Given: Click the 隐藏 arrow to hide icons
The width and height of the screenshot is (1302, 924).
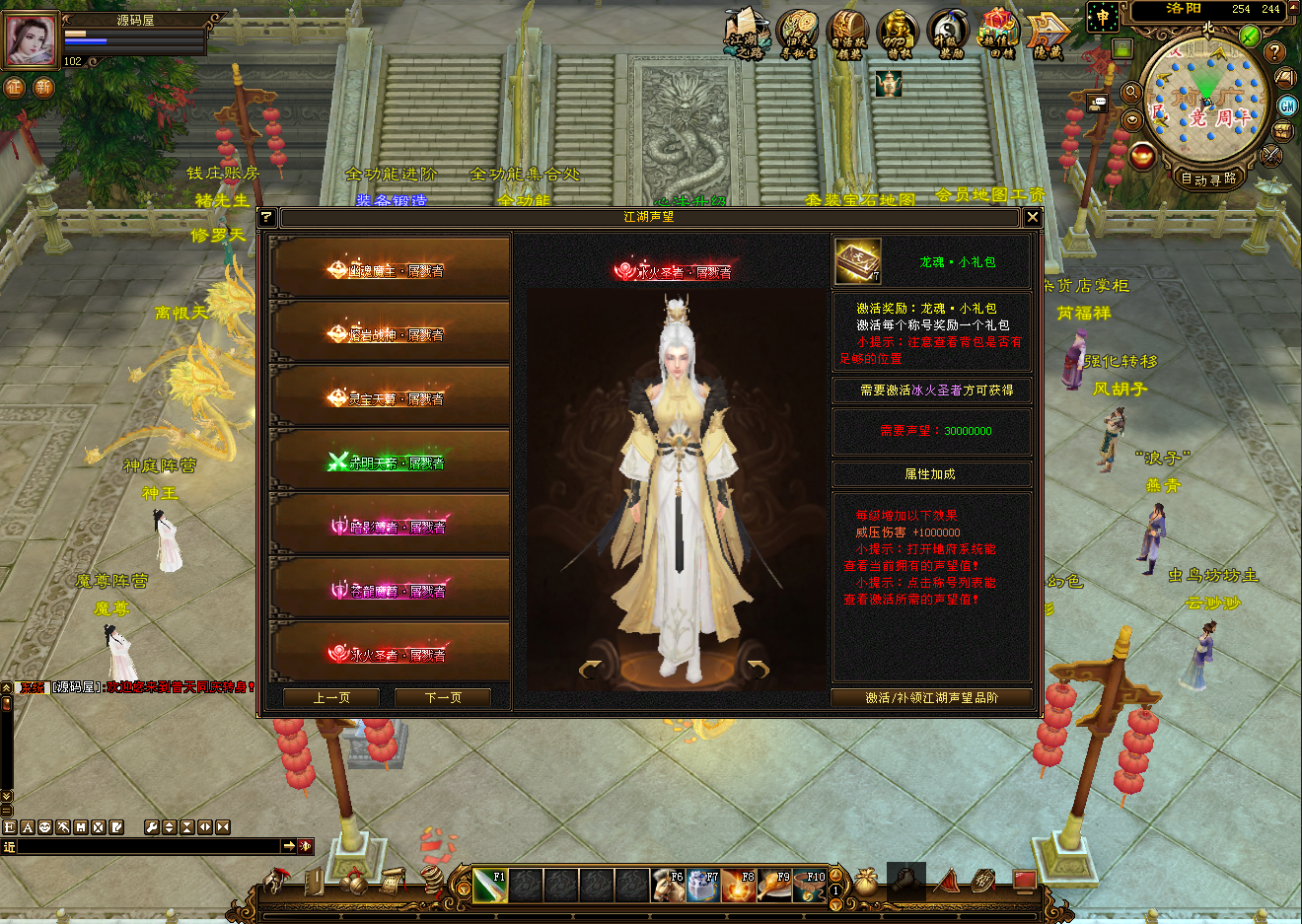Looking at the screenshot, I should [1048, 35].
